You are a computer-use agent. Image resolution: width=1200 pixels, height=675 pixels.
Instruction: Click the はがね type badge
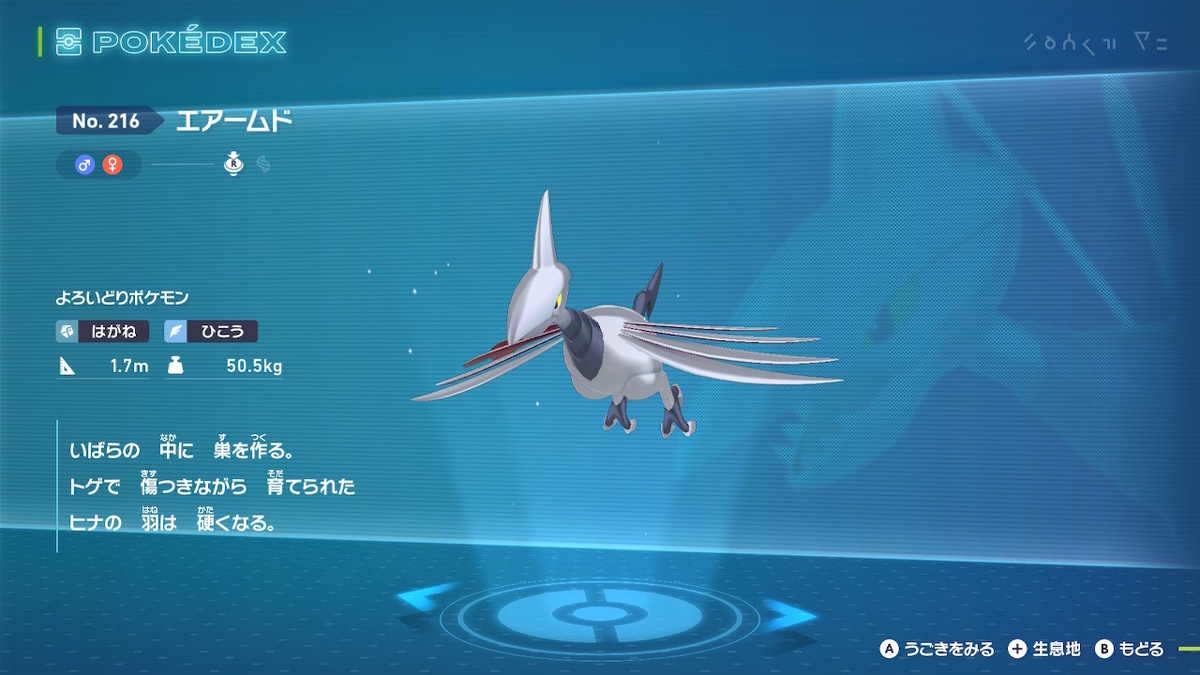click(x=103, y=332)
